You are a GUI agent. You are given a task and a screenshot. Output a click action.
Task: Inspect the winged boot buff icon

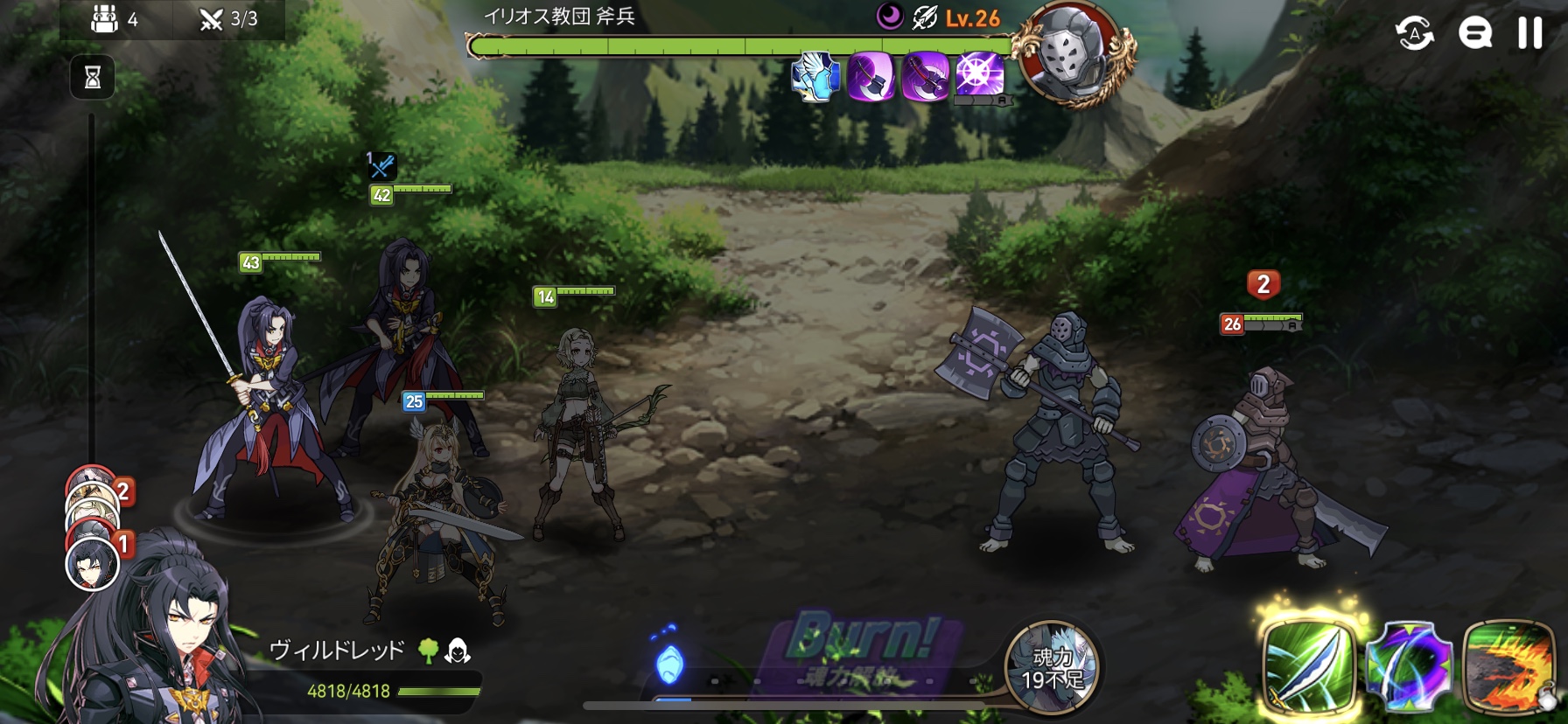coord(815,76)
